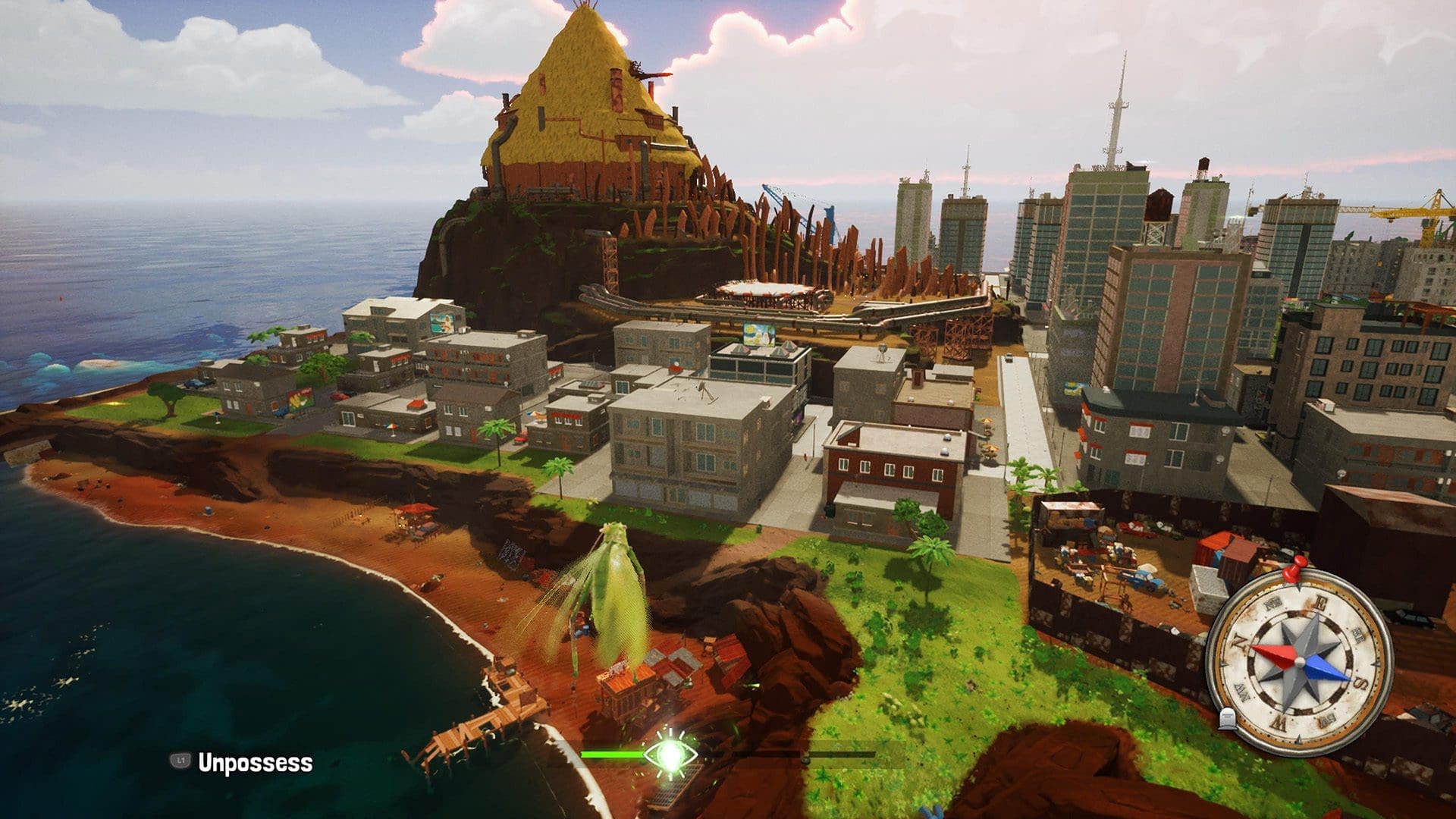Click the yellow haystack mountain structure
This screenshot has width=1456, height=819.
(x=584, y=99)
